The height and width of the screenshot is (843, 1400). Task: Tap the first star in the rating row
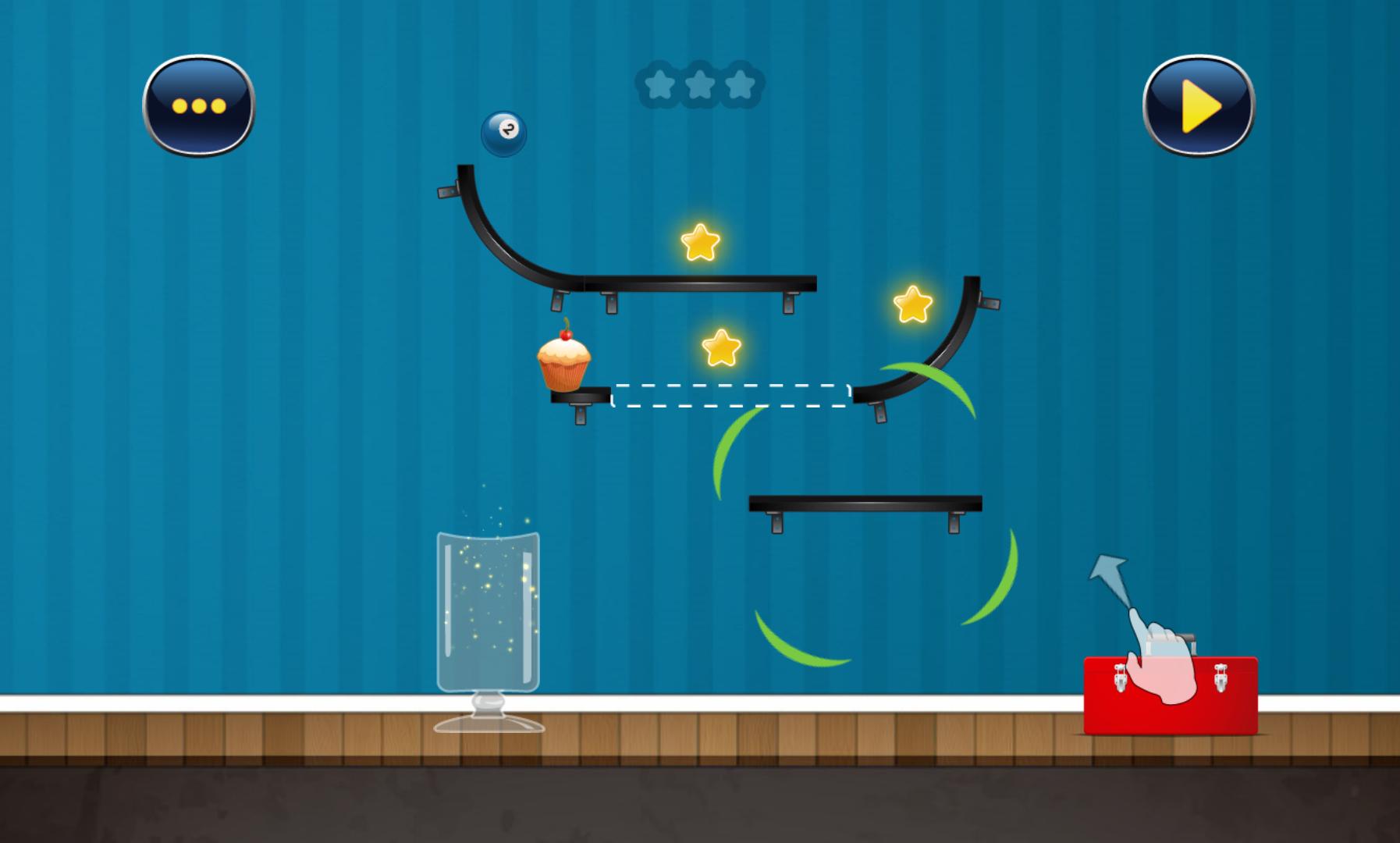pyautogui.click(x=659, y=84)
